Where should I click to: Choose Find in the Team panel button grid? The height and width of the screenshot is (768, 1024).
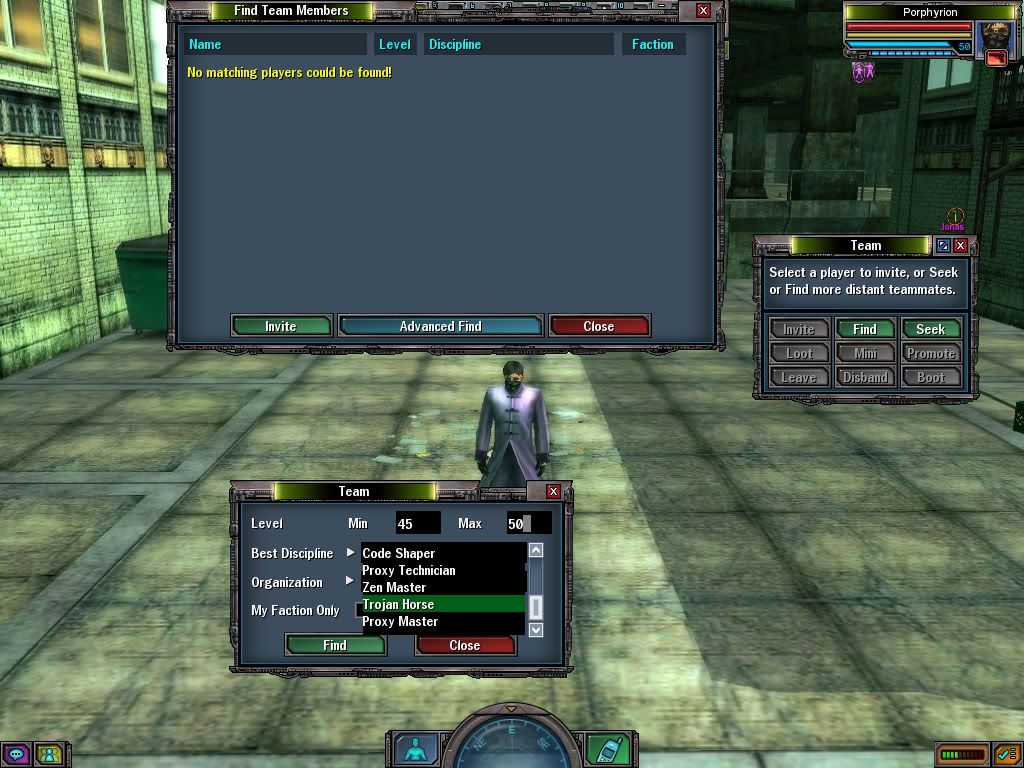(865, 329)
